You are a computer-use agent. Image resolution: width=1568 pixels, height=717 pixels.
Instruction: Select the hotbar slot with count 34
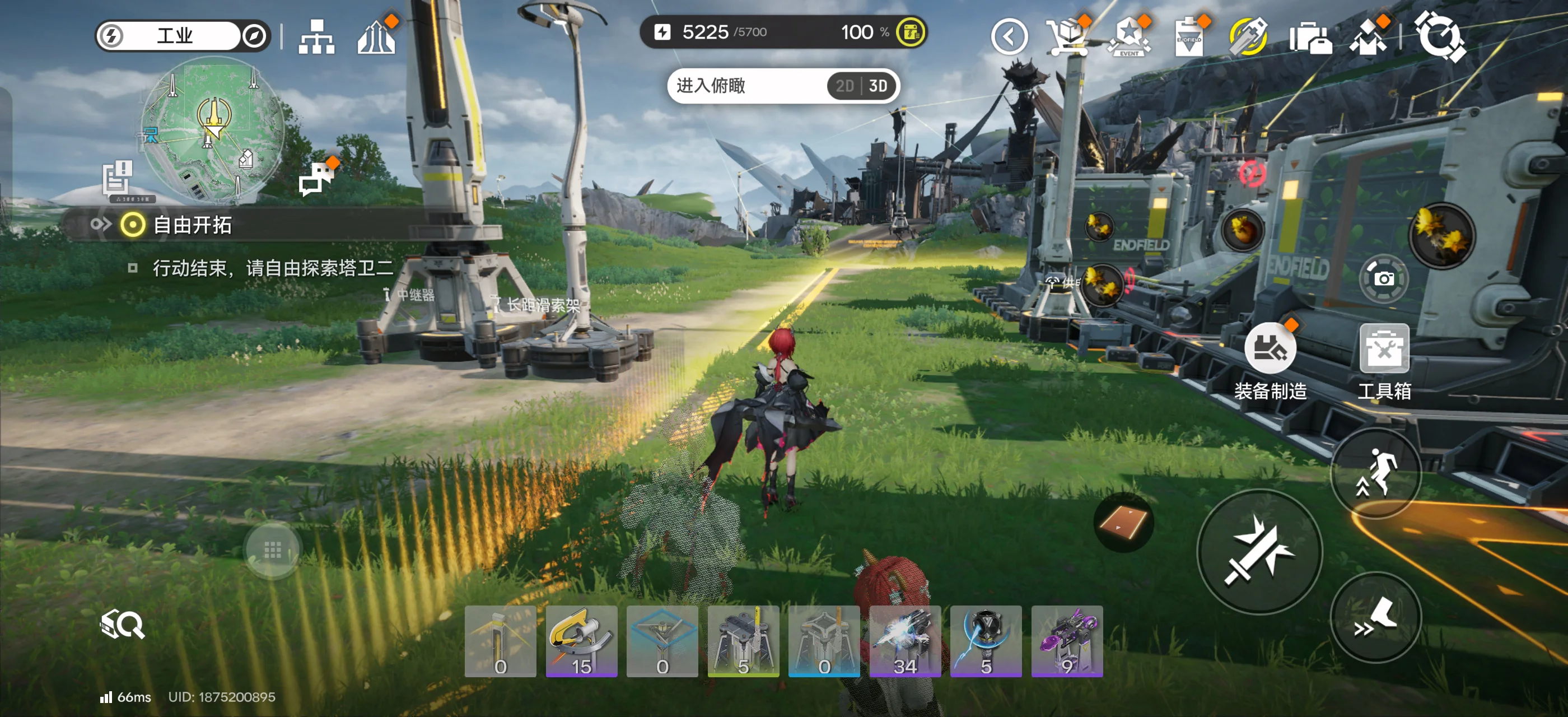tap(904, 641)
